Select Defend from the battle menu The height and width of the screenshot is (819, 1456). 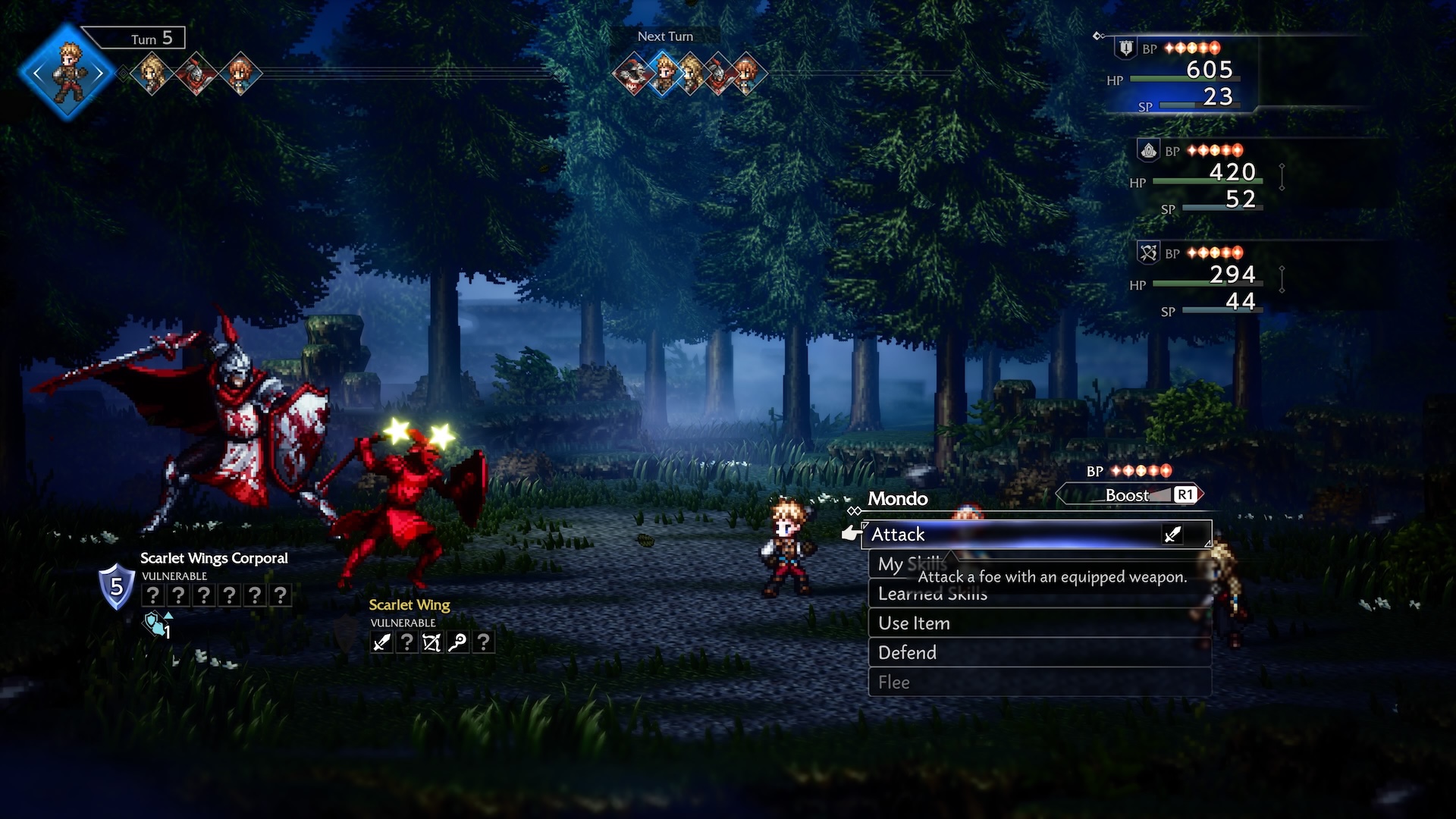point(906,652)
